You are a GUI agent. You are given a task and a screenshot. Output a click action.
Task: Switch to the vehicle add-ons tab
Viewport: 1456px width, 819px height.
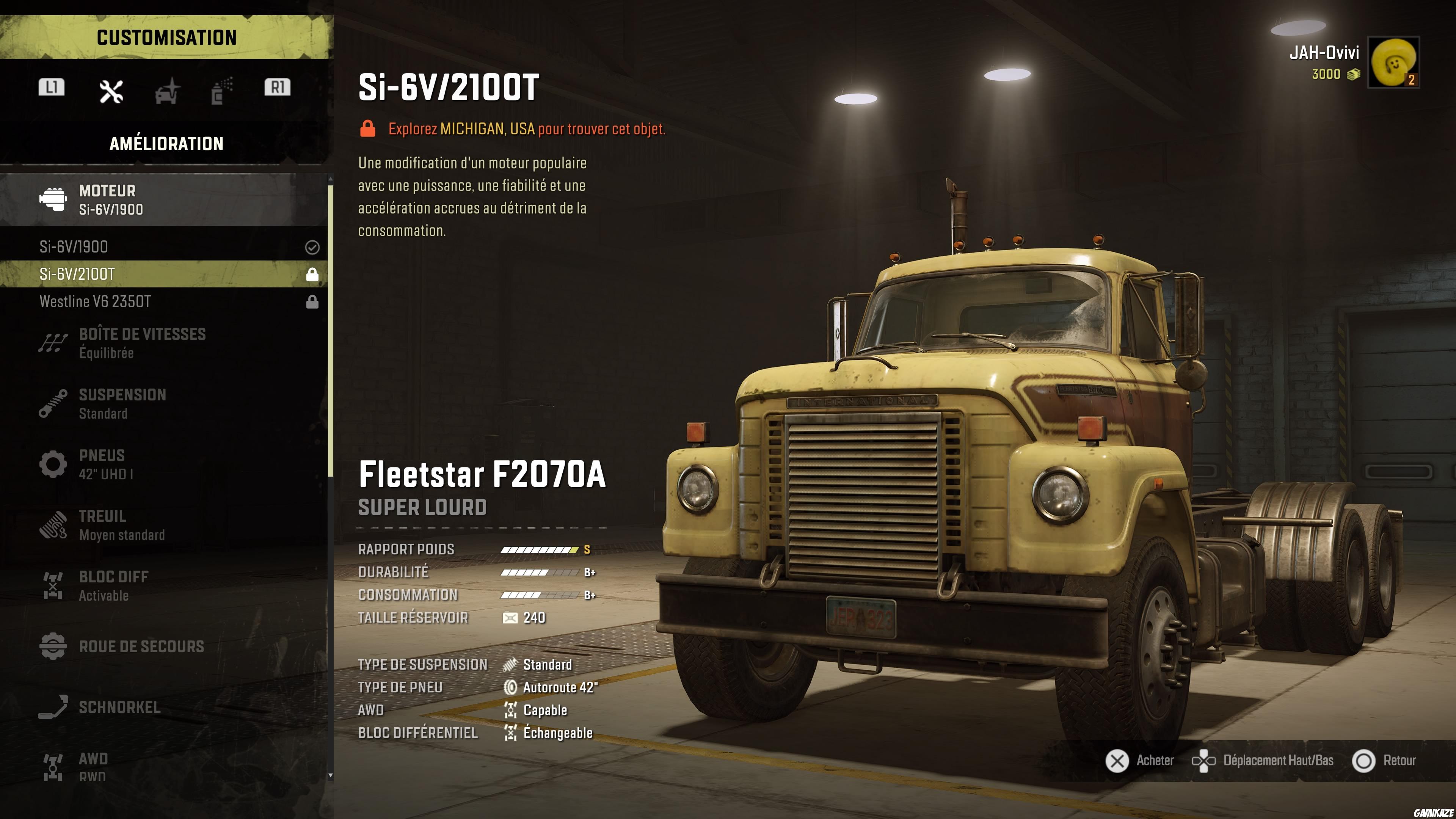tap(167, 91)
